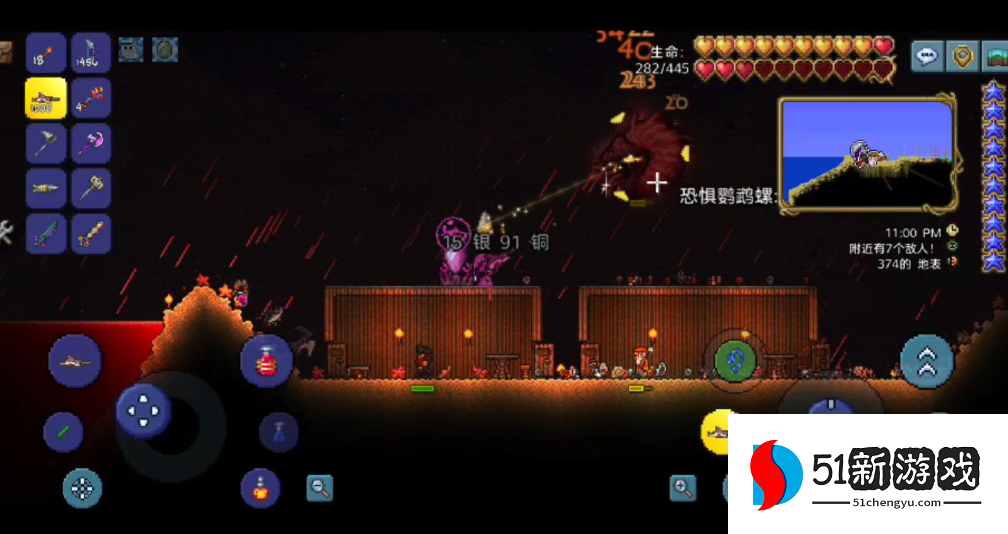
Task: Select the golden drill slot
Action: (x=46, y=188)
